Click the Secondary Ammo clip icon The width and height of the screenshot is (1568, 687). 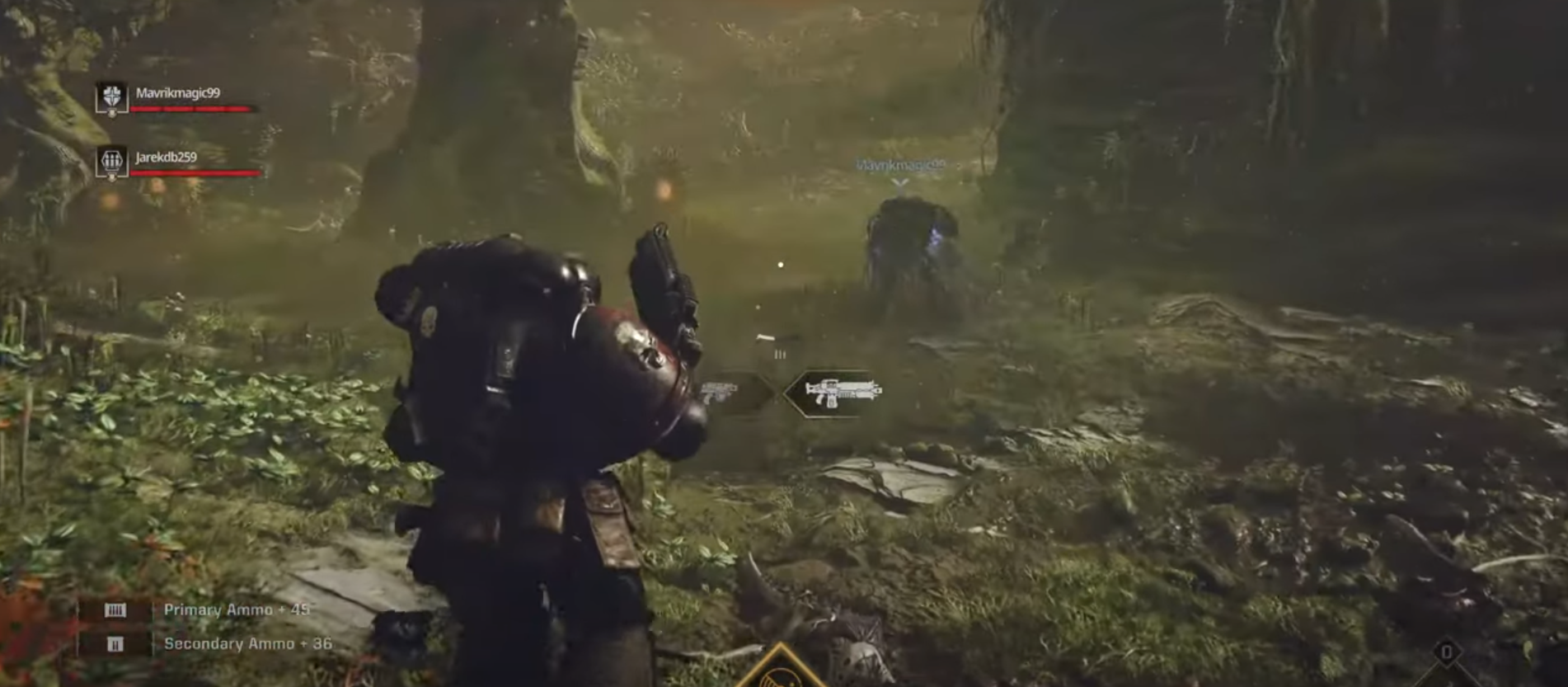coord(115,644)
